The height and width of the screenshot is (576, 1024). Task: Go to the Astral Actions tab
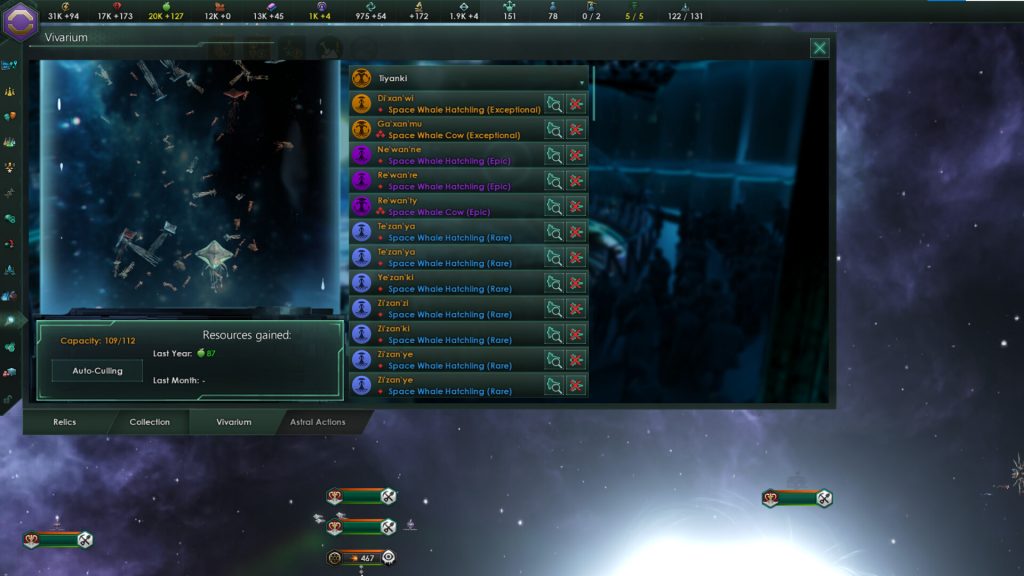(317, 422)
